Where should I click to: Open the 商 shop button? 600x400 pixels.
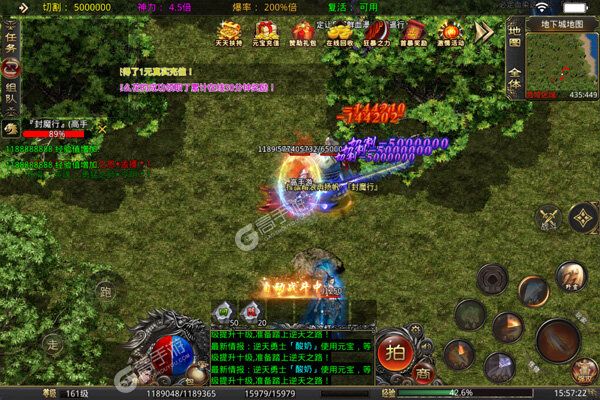click(422, 371)
